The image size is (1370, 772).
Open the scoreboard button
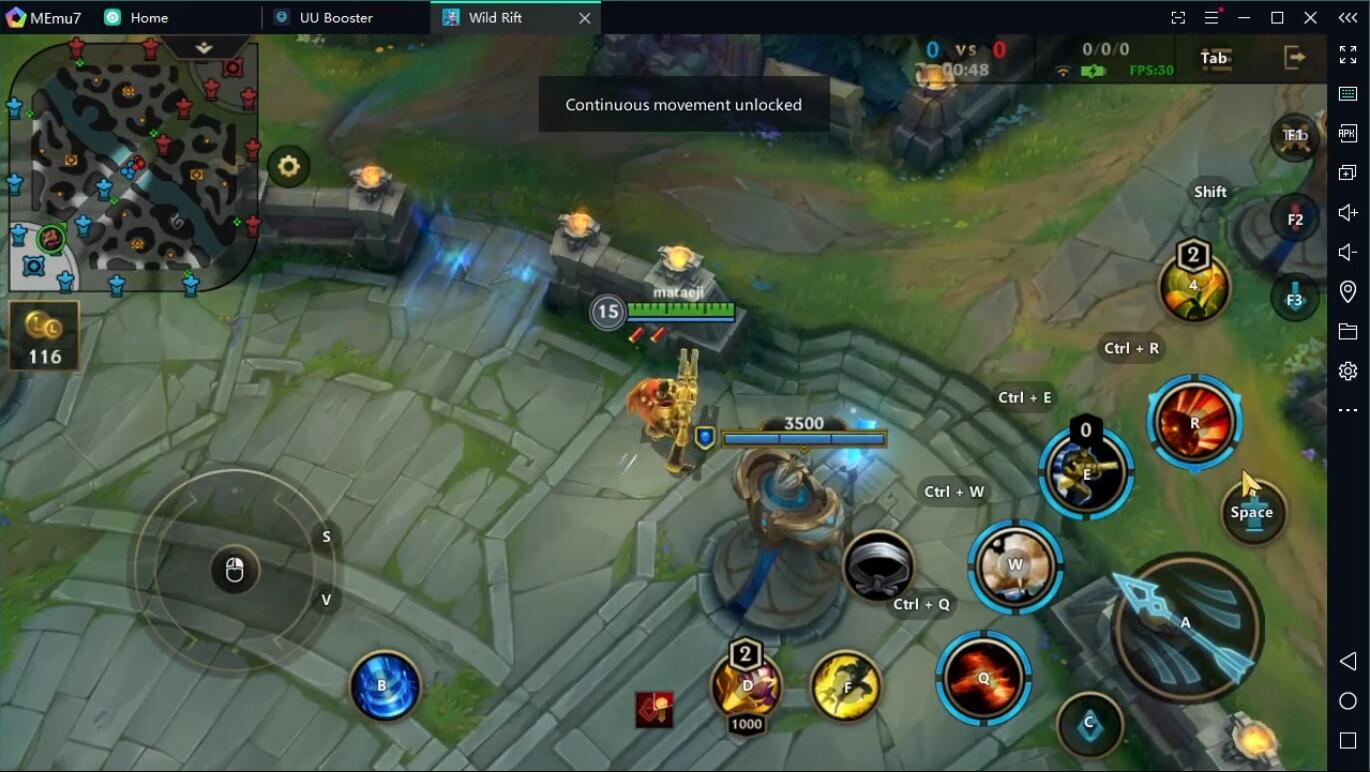1214,58
